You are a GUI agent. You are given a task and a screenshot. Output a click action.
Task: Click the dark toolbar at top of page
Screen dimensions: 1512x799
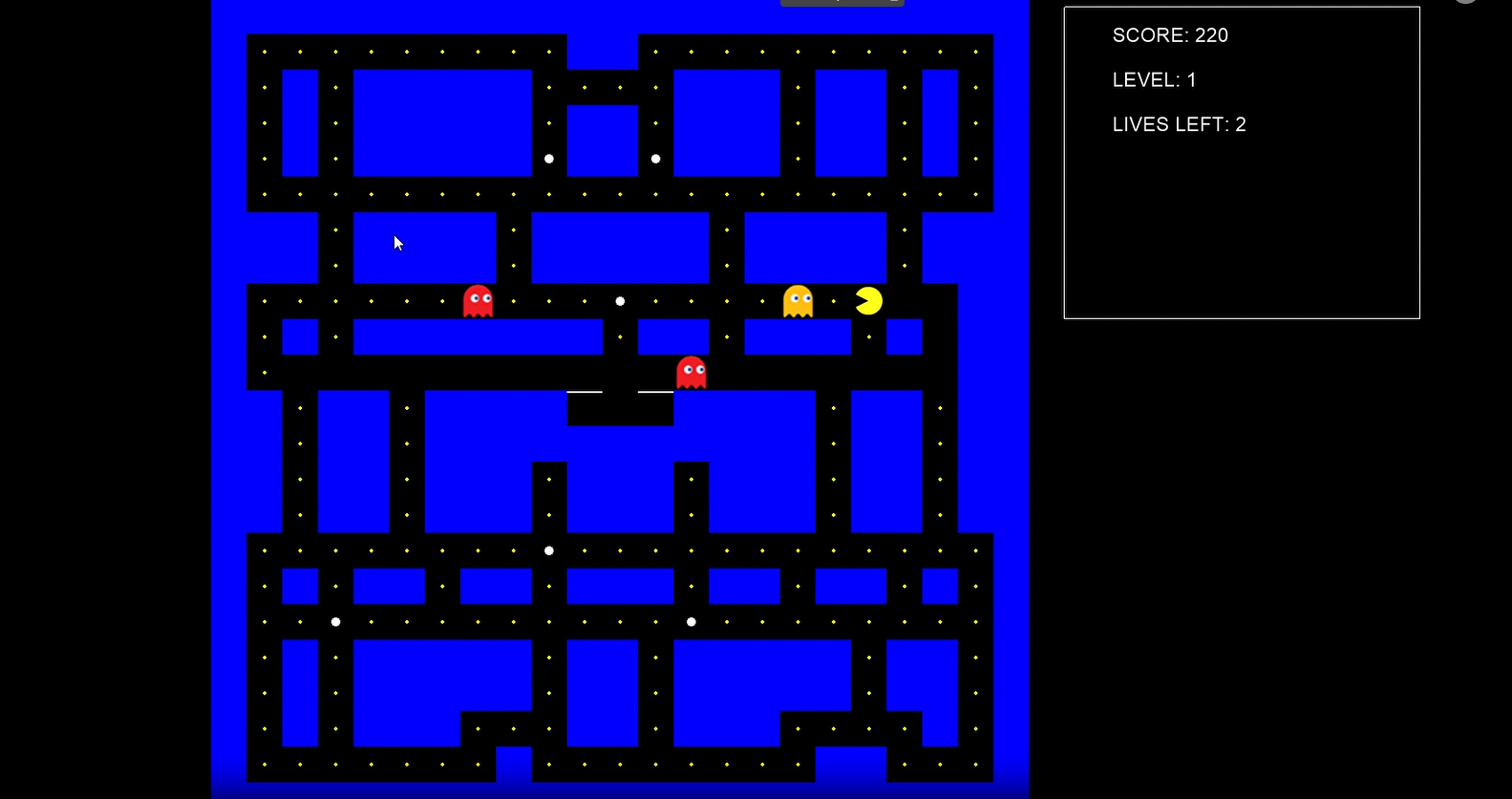[x=841, y=3]
